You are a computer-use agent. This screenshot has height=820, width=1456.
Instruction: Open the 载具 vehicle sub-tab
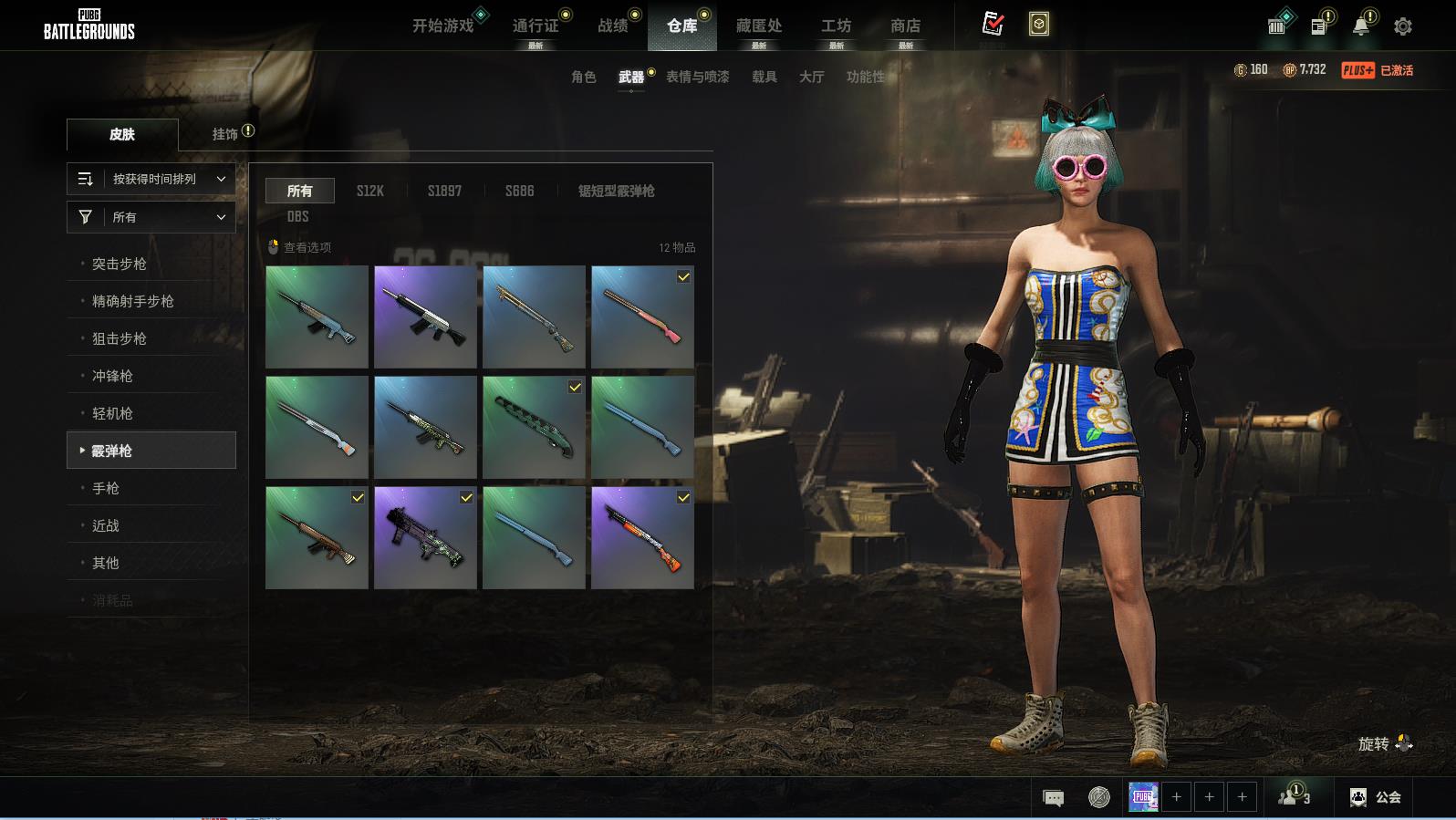[764, 77]
